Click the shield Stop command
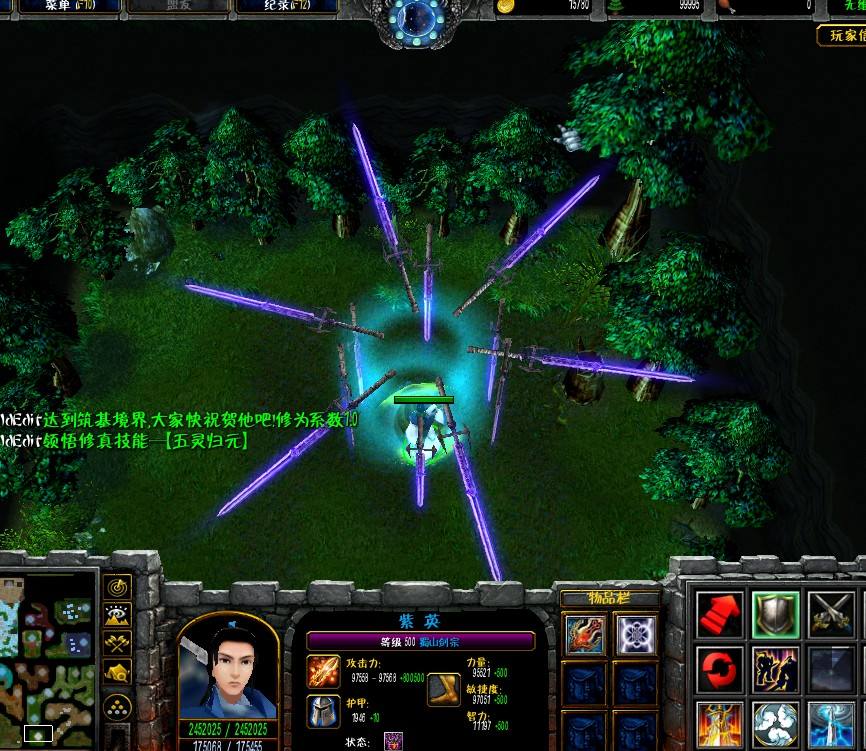 click(x=775, y=613)
